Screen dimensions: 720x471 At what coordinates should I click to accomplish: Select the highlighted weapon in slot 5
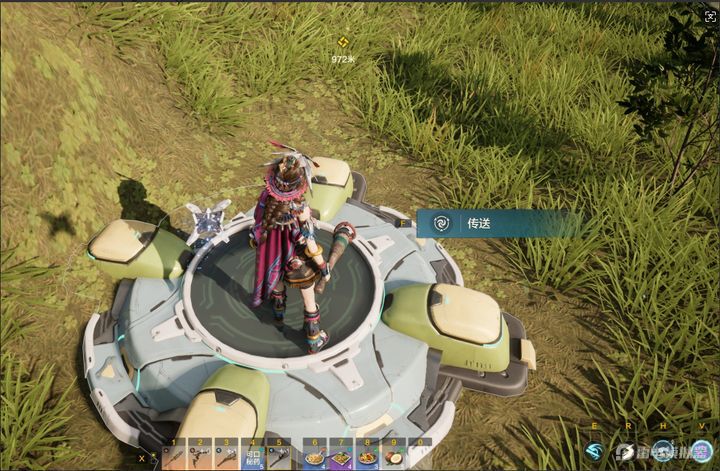tap(280, 455)
